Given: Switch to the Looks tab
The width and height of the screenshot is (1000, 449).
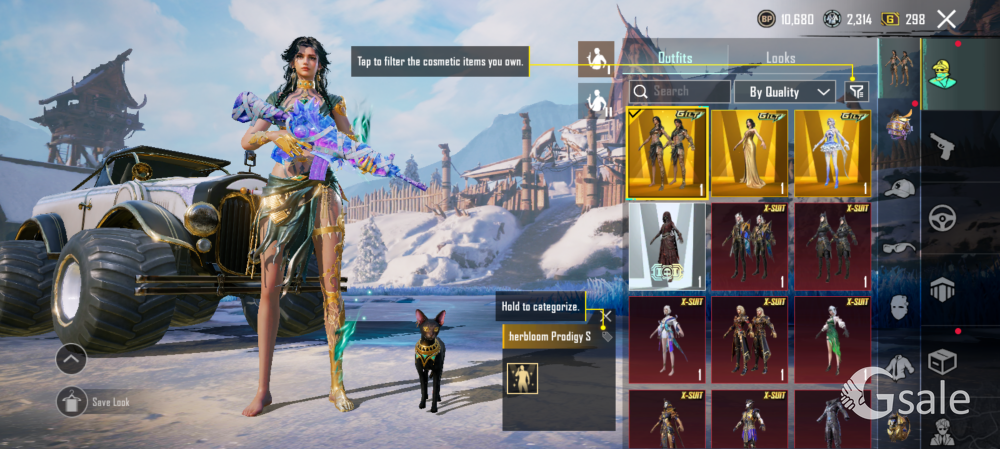Looking at the screenshot, I should point(781,58).
